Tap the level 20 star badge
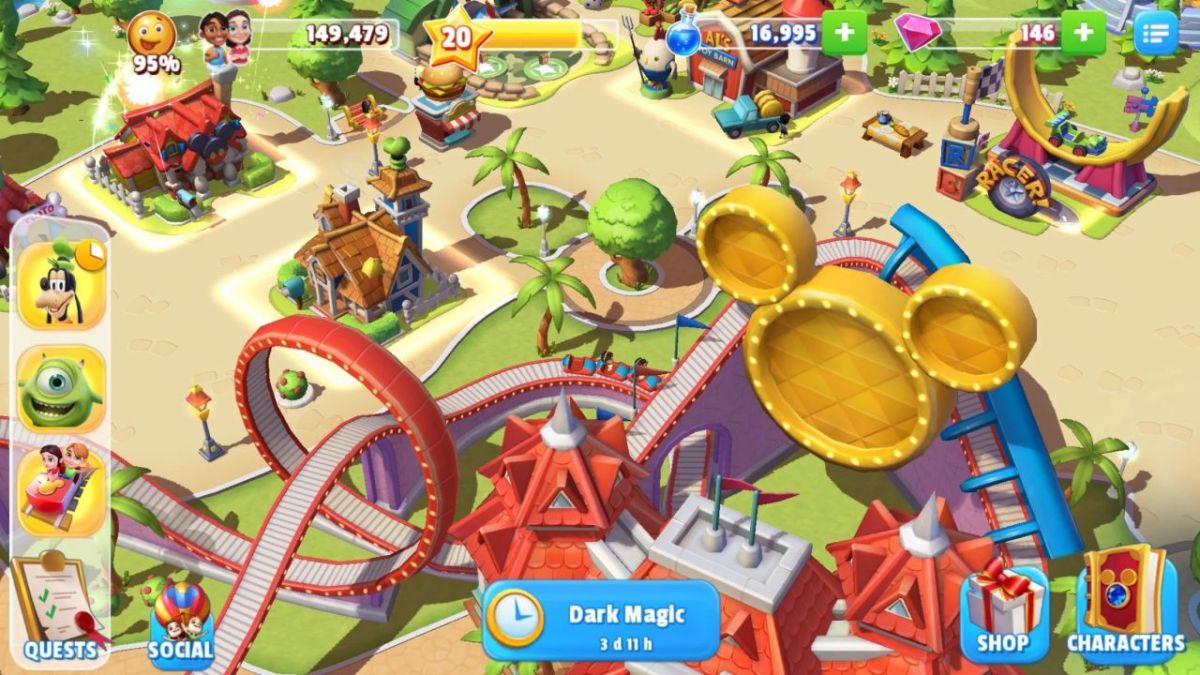Screen dimensions: 1200x675 click(x=457, y=37)
